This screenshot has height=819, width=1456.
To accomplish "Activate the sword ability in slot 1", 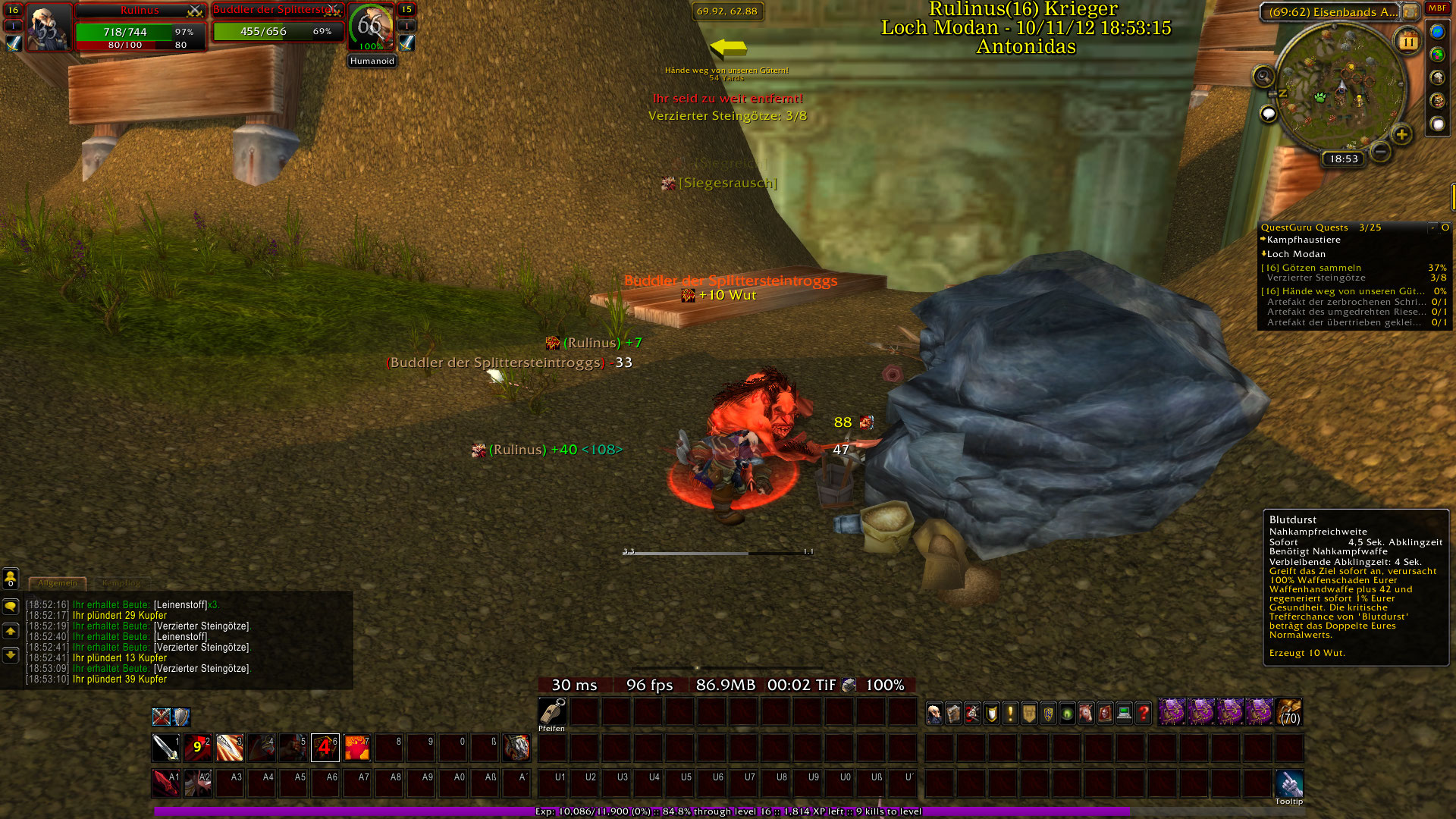I will (166, 748).
